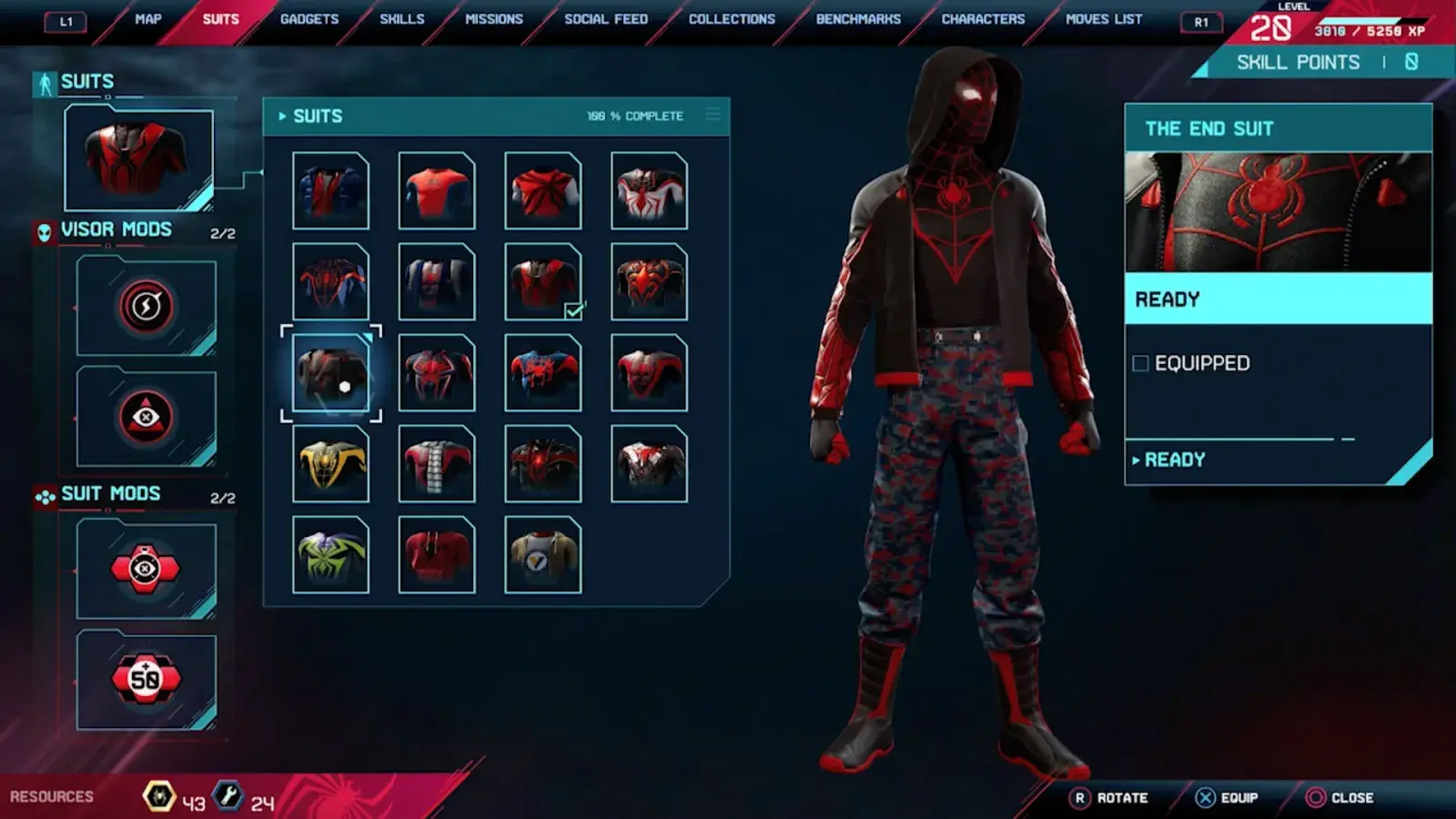Open the Collections tab

tap(732, 19)
